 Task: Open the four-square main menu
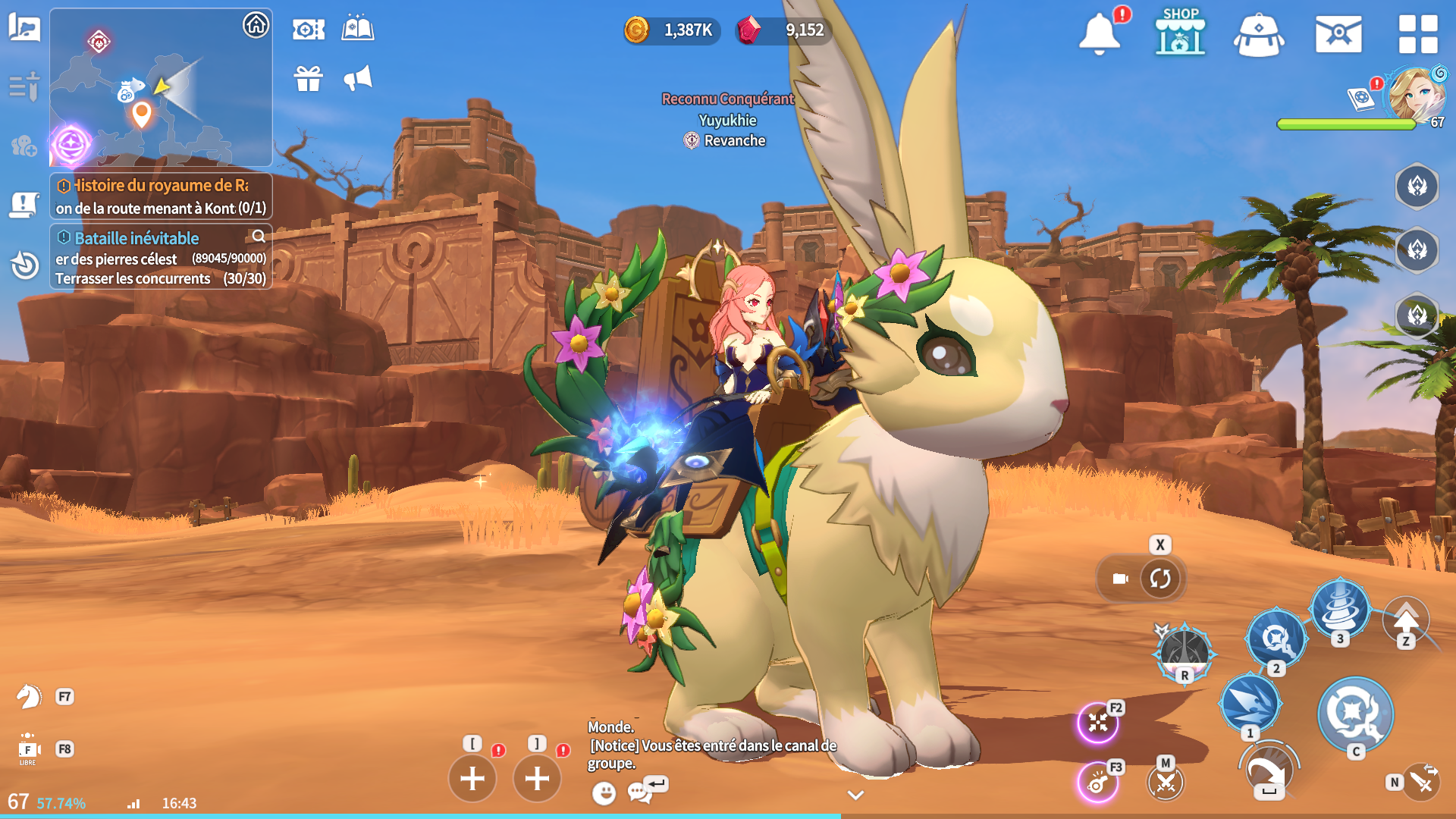(1418, 34)
